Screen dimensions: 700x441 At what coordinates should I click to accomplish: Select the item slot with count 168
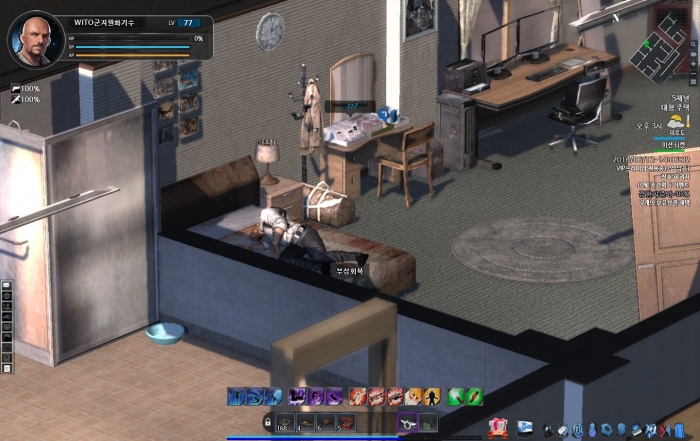point(284,423)
